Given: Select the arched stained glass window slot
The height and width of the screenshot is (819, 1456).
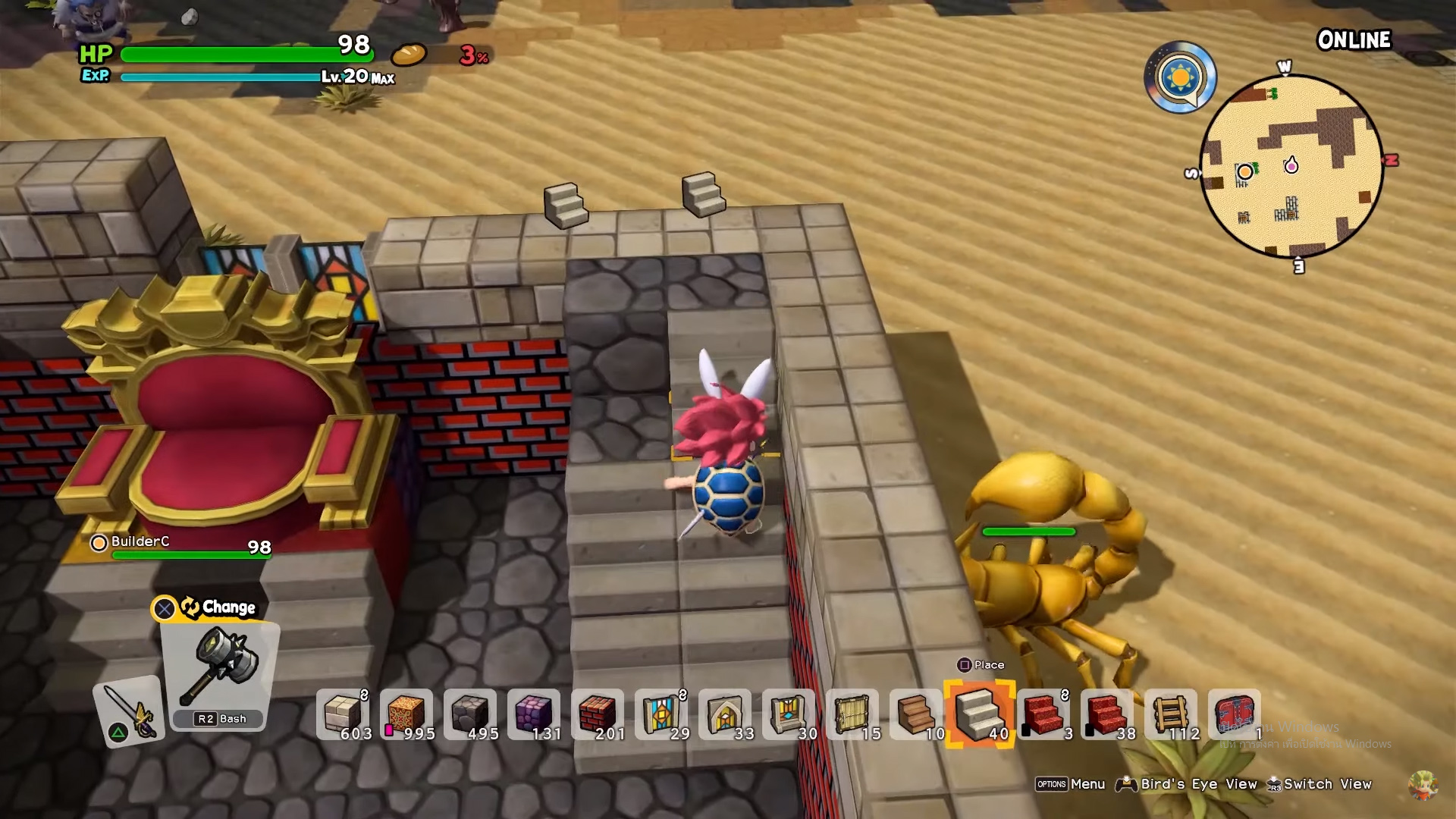Looking at the screenshot, I should pos(725,714).
